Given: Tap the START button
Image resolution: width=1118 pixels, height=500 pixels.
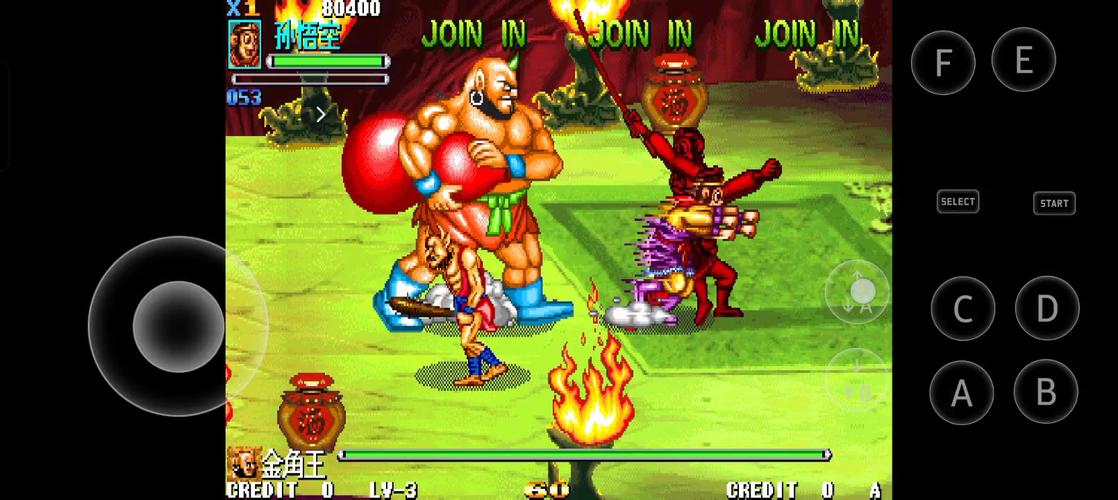Looking at the screenshot, I should click(x=1054, y=203).
